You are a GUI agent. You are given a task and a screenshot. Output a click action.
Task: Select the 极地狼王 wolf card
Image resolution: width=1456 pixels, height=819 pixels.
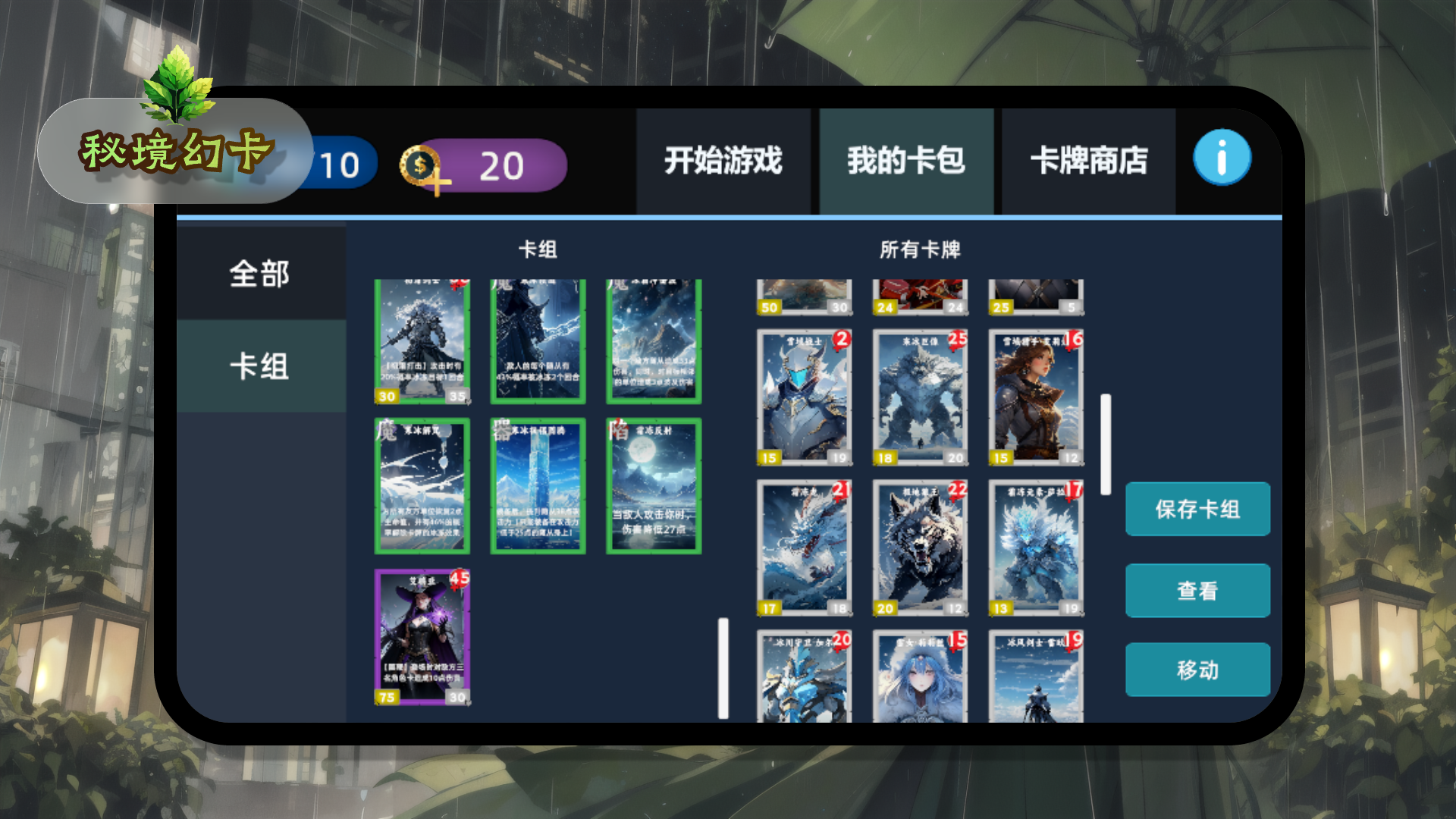coord(919,546)
